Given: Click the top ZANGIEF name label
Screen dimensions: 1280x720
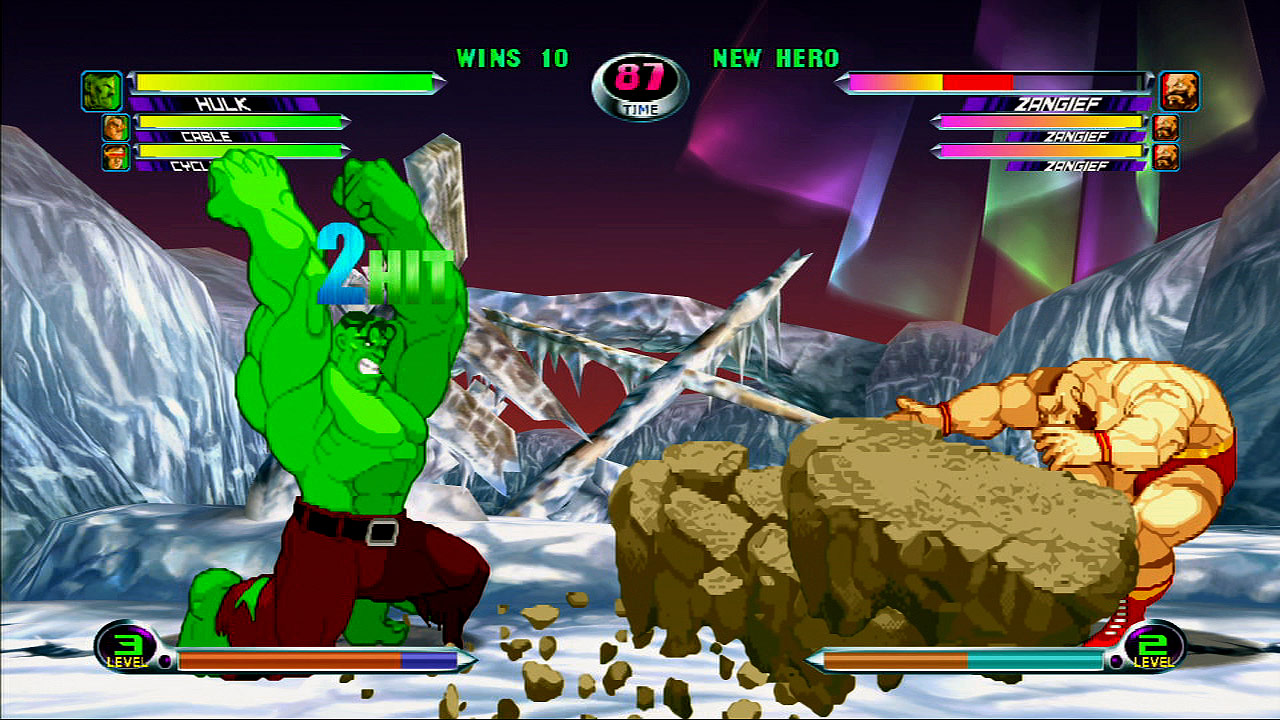Looking at the screenshot, I should point(1060,104).
